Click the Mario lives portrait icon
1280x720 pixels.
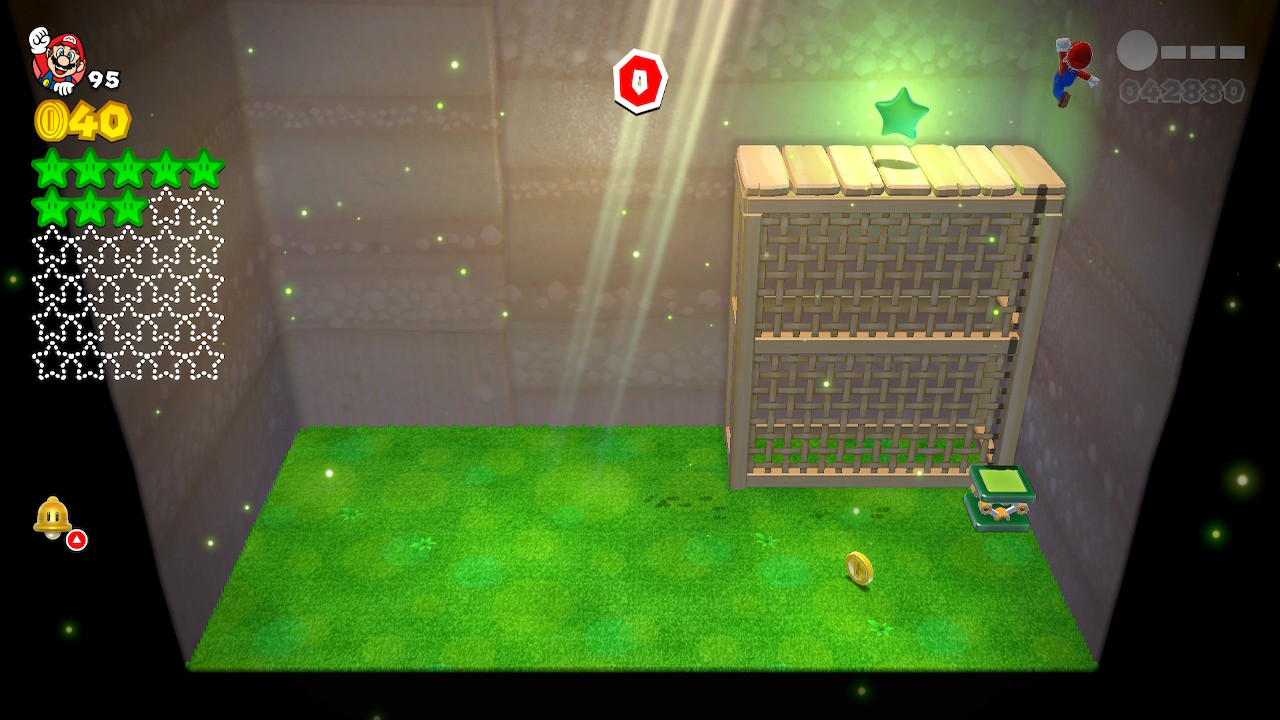click(58, 62)
